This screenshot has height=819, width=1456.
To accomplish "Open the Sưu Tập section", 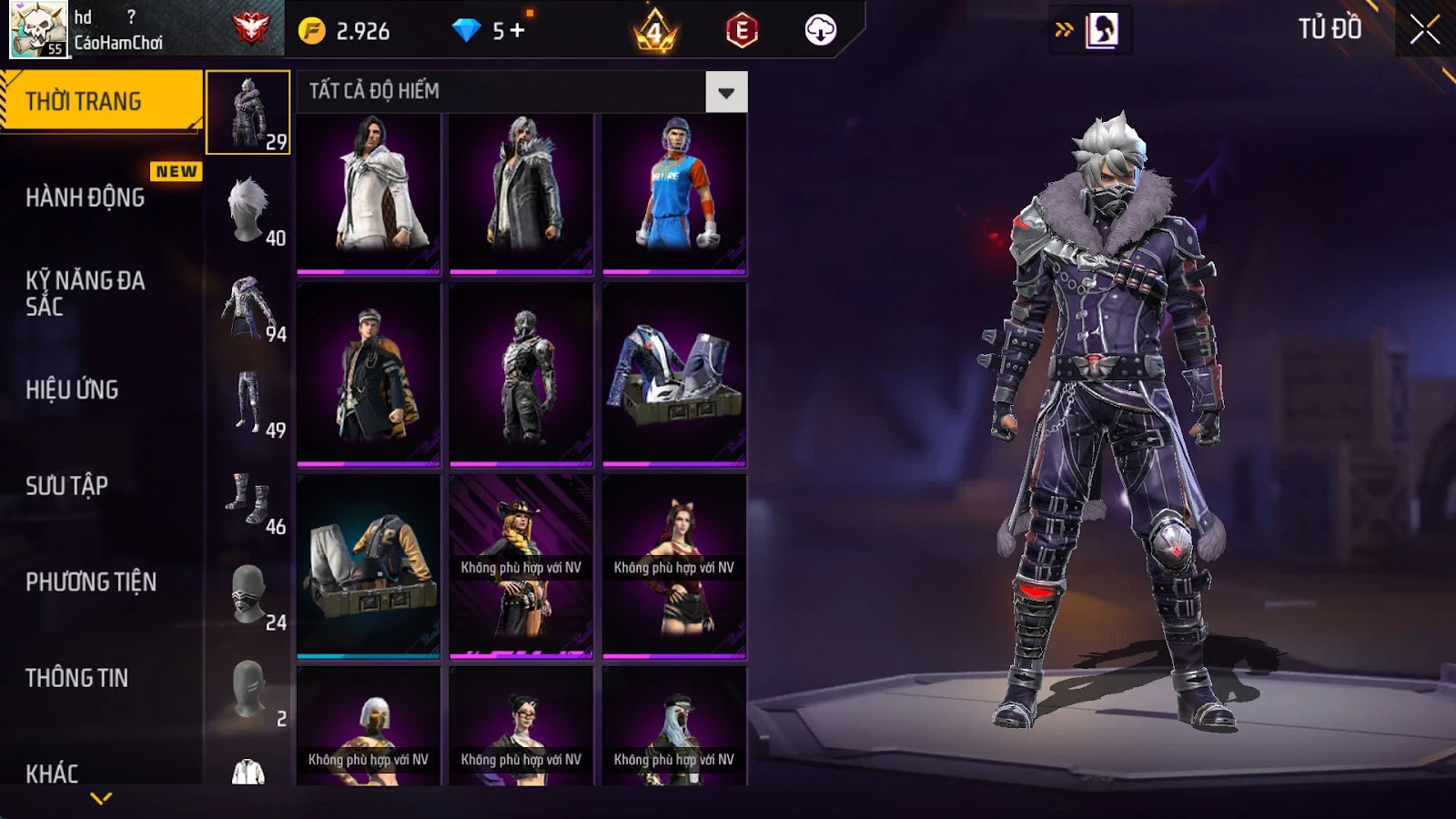I will 67,486.
